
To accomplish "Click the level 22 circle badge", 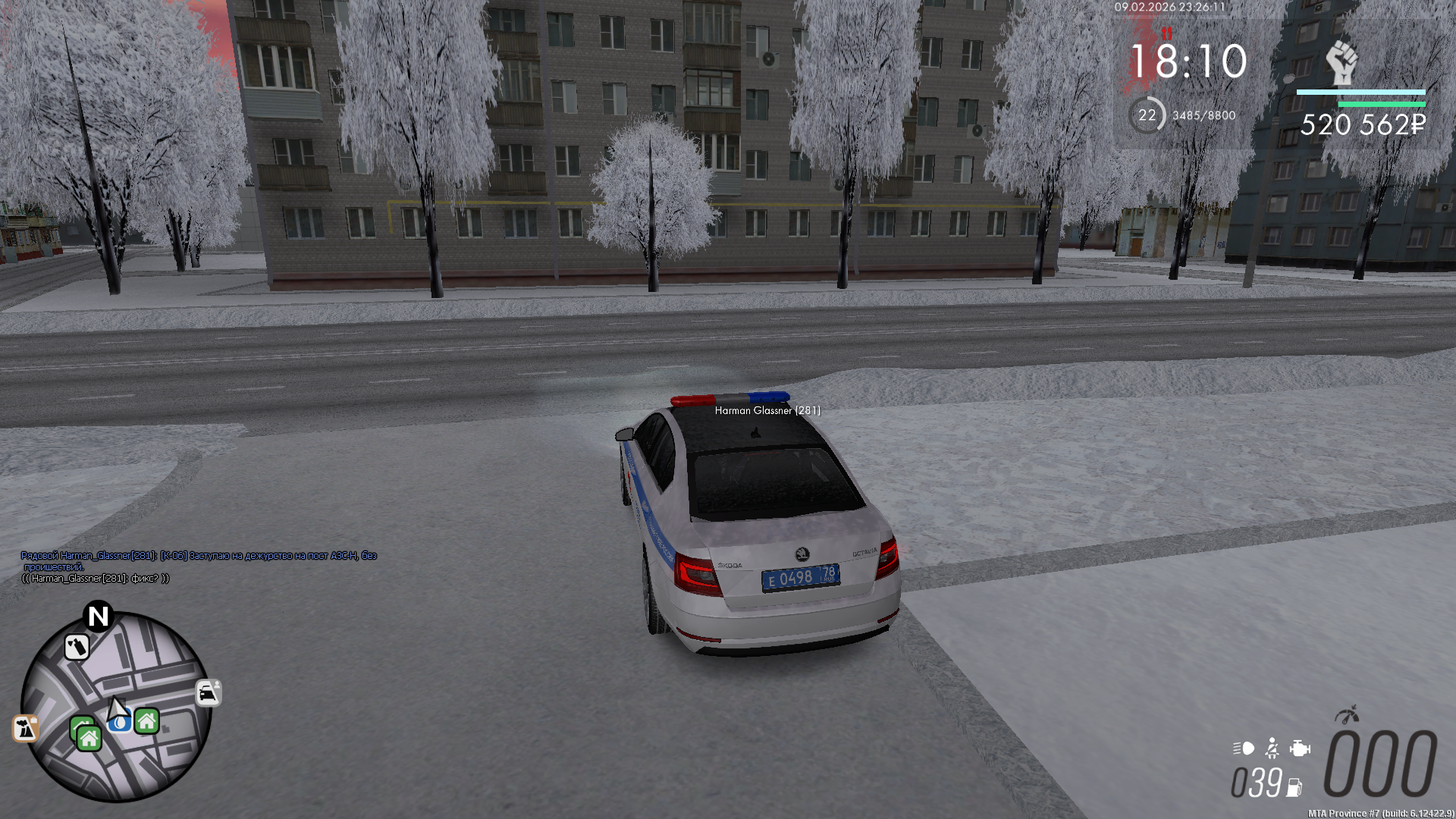I will (x=1147, y=115).
